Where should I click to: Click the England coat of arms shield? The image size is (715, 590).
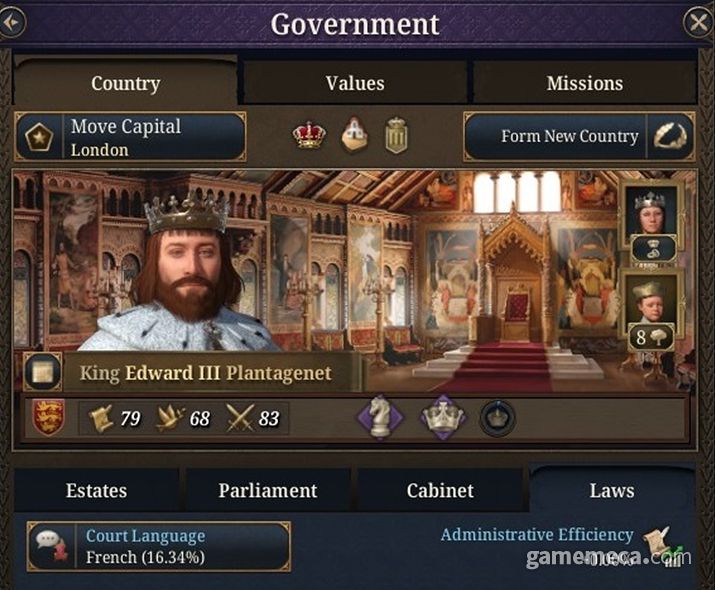tap(47, 418)
